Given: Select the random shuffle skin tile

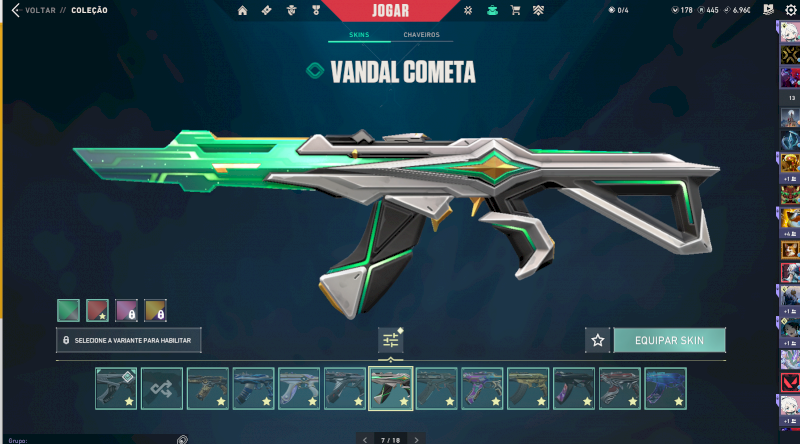Looking at the screenshot, I should click(x=162, y=388).
